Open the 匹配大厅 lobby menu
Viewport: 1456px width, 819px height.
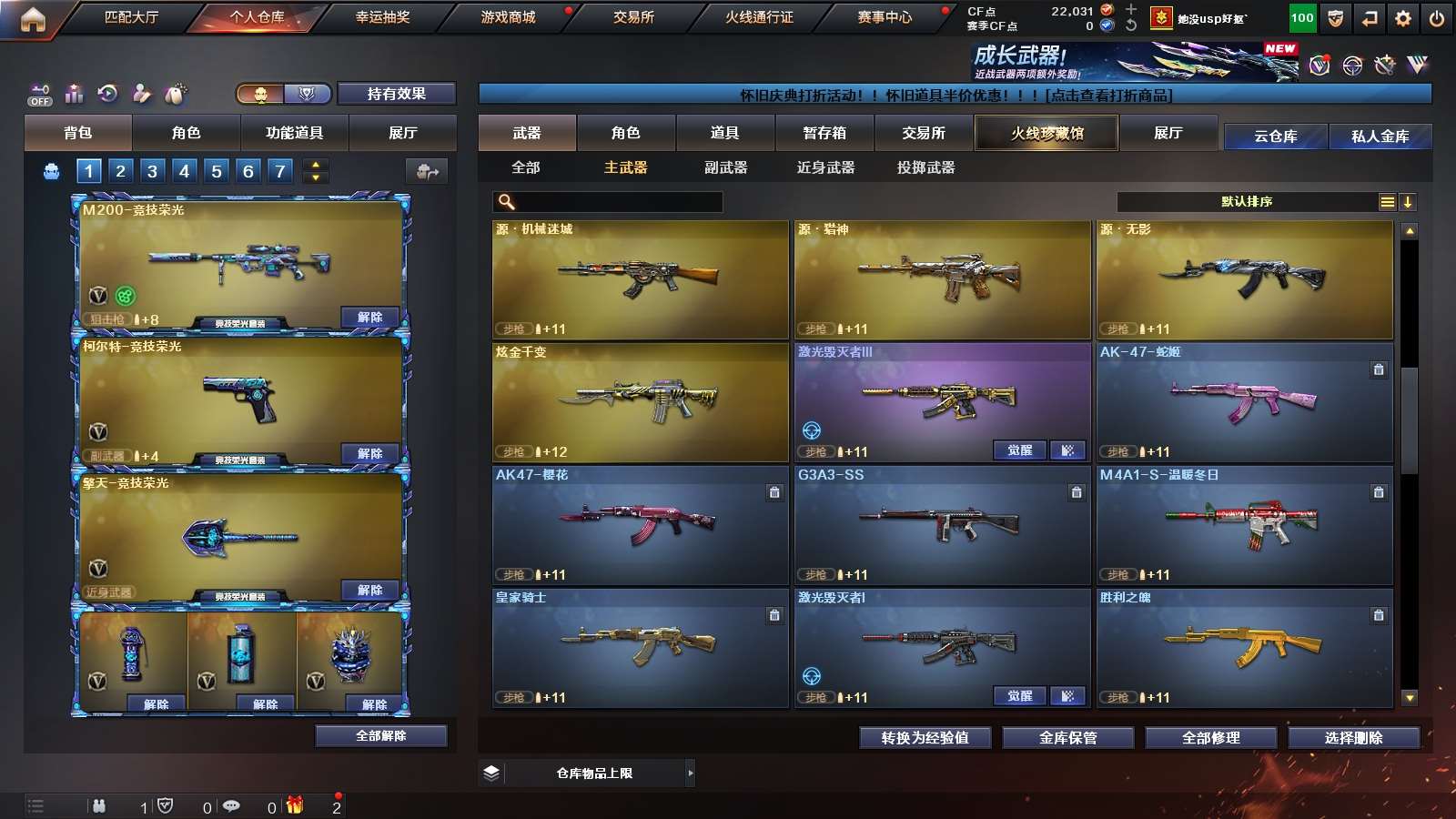click(131, 17)
